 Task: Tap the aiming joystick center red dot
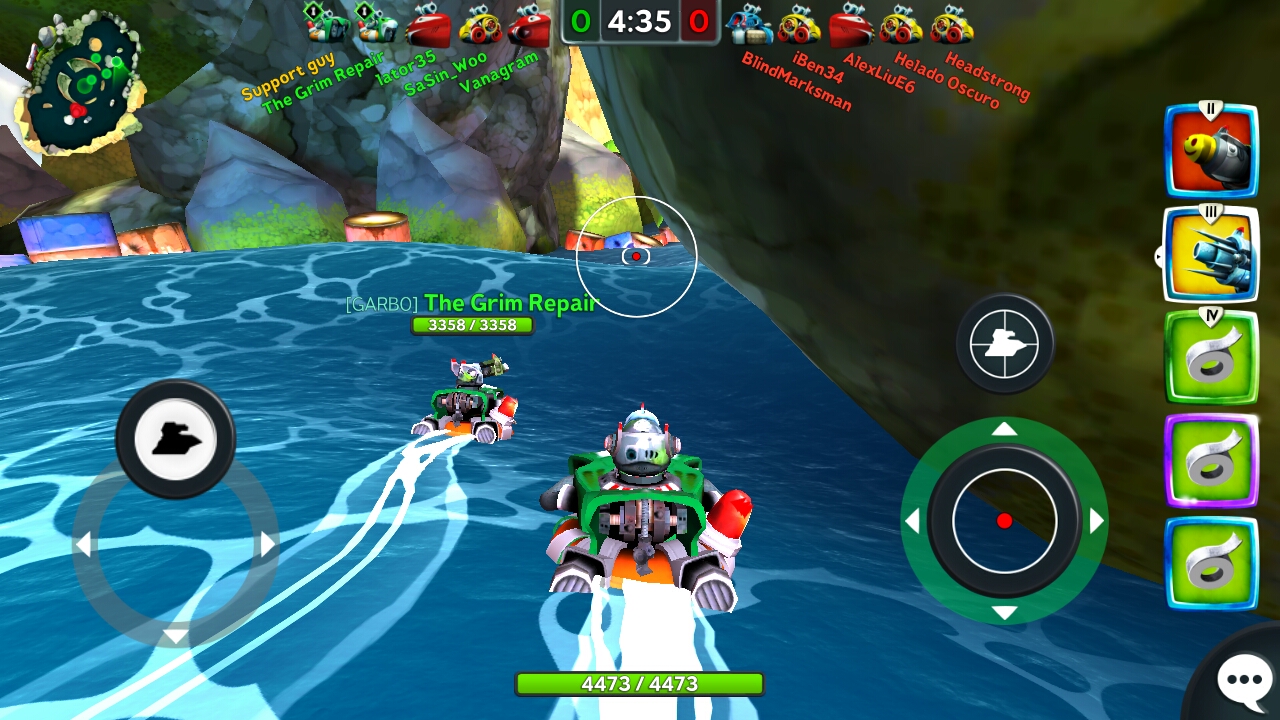(1004, 520)
